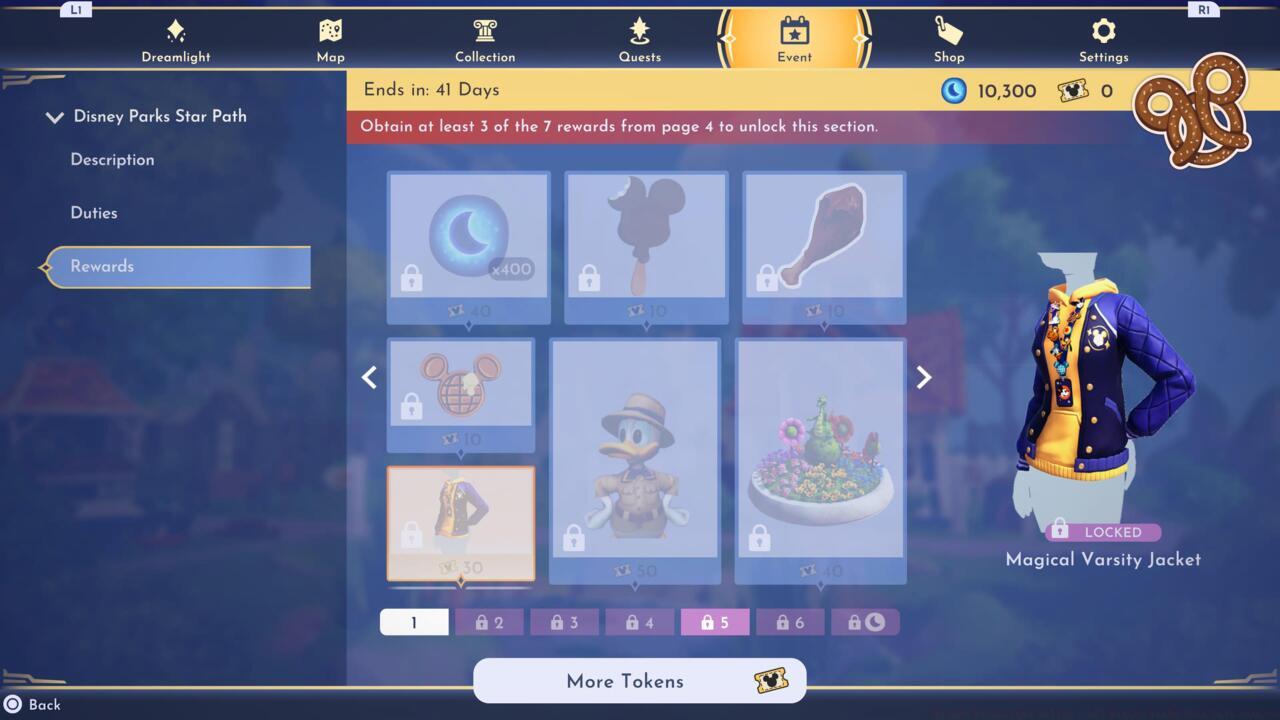Go back a page using the left arrow
The height and width of the screenshot is (720, 1280).
click(369, 377)
